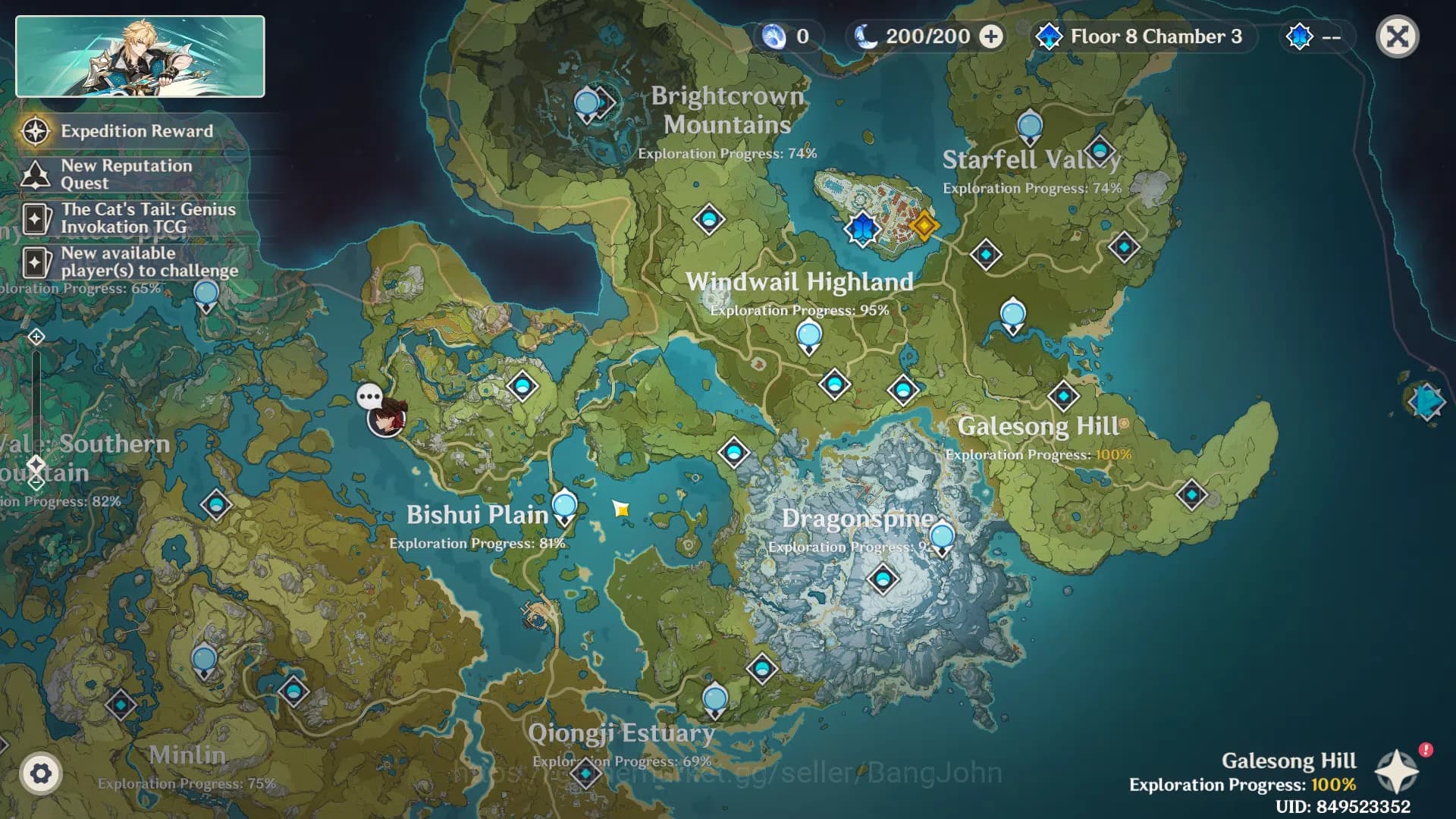Select the diamond marker at Dragonspine's center
This screenshot has width=1456, height=819.
pyautogui.click(x=883, y=580)
